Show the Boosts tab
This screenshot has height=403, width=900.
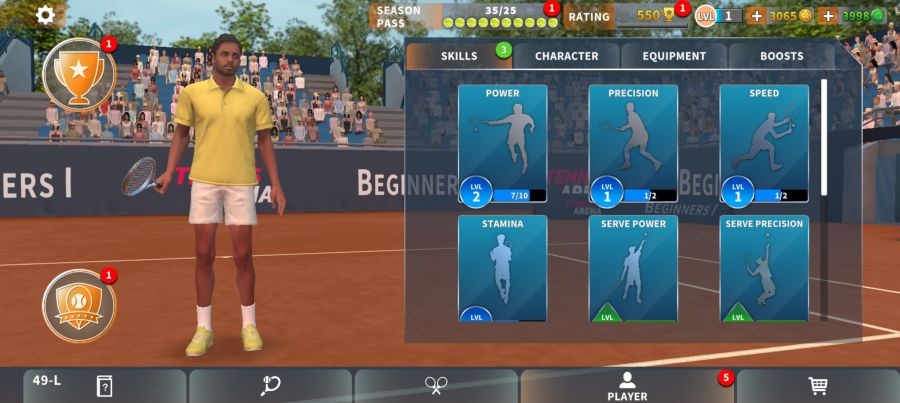click(x=781, y=56)
